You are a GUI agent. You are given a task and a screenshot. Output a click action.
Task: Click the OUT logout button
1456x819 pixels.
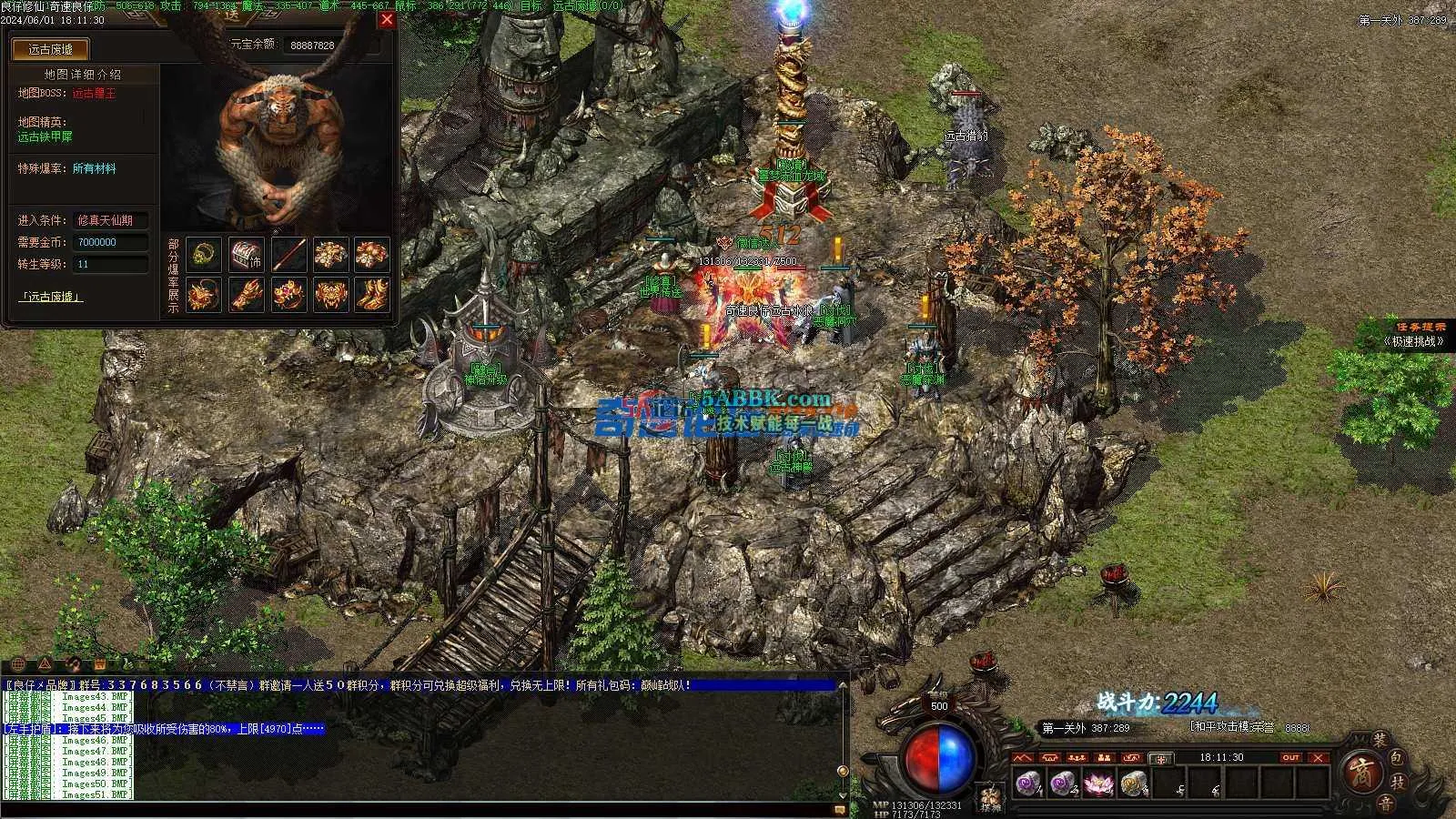[x=1290, y=757]
